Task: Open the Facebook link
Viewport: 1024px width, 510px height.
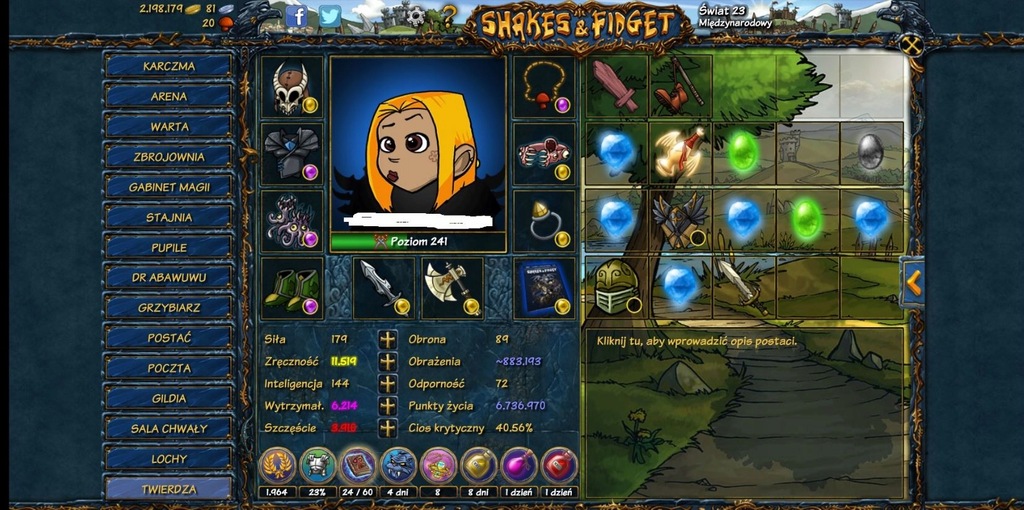Action: point(297,16)
